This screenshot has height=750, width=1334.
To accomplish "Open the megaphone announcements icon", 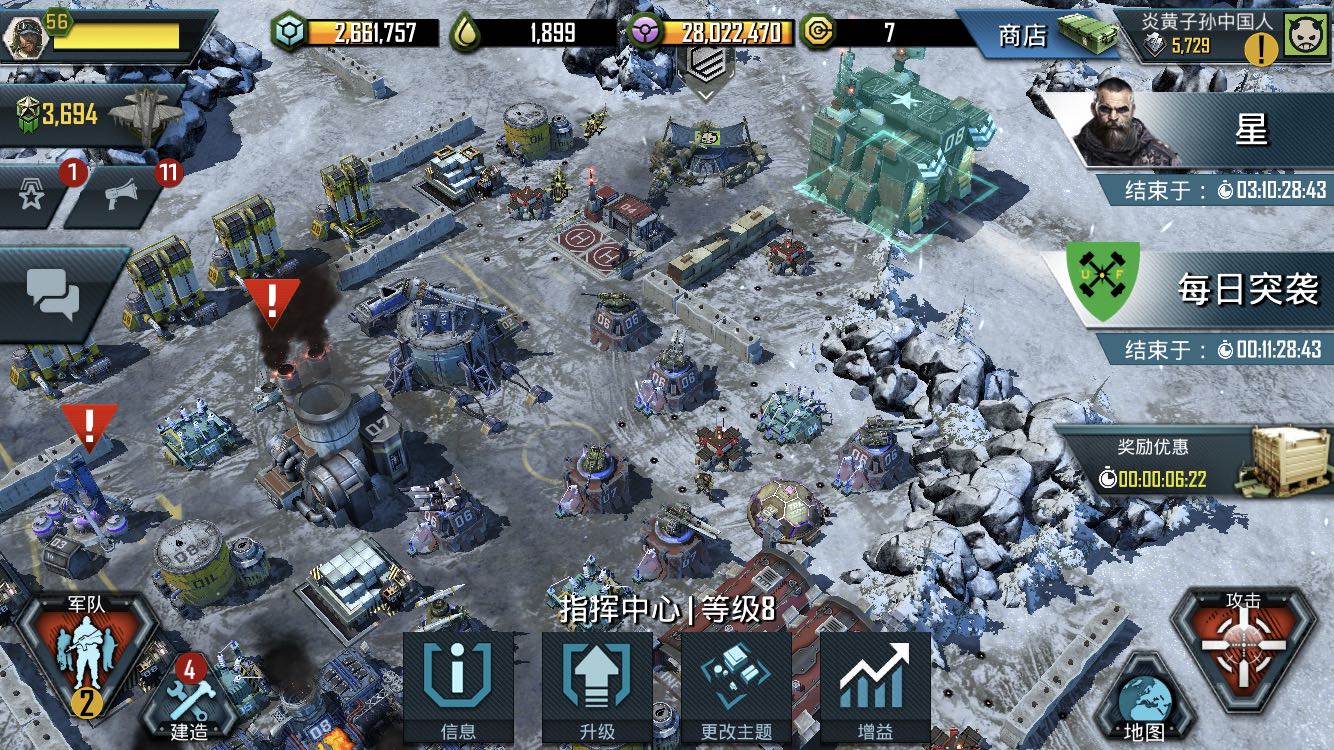I will click(122, 195).
